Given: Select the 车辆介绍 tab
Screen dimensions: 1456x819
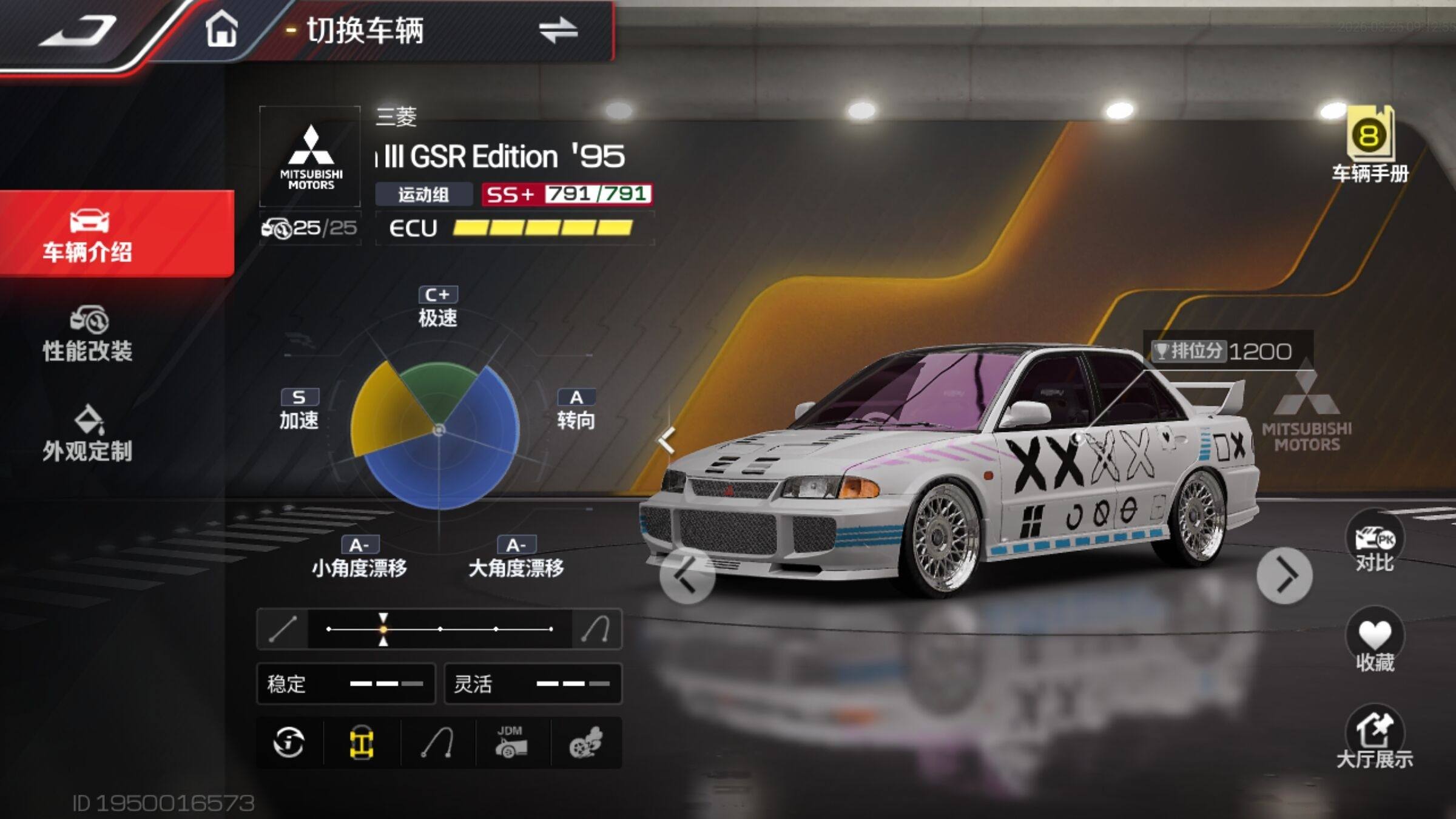Looking at the screenshot, I should click(x=89, y=234).
